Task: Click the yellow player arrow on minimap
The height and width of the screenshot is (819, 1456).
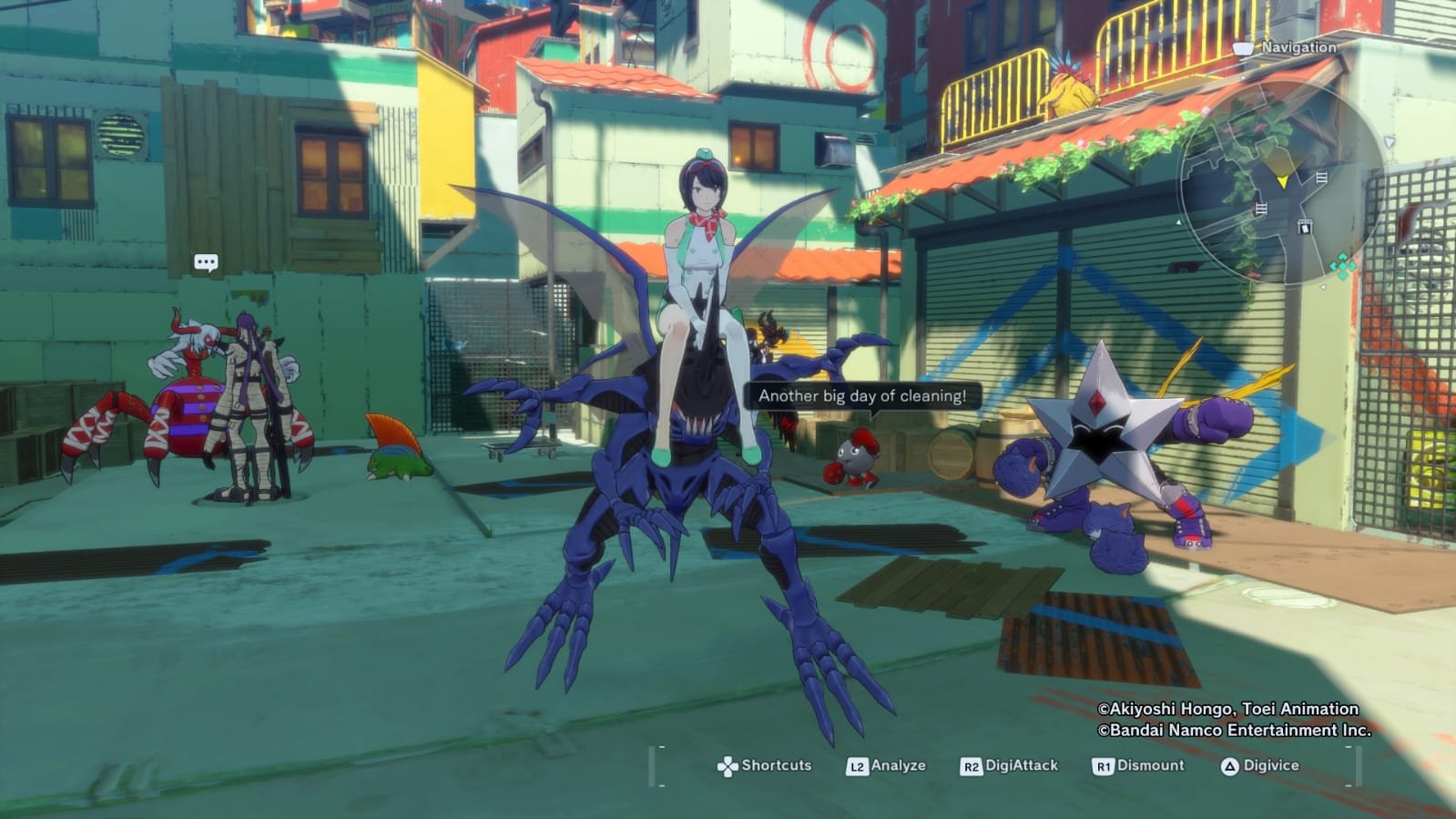Action: pyautogui.click(x=1282, y=181)
